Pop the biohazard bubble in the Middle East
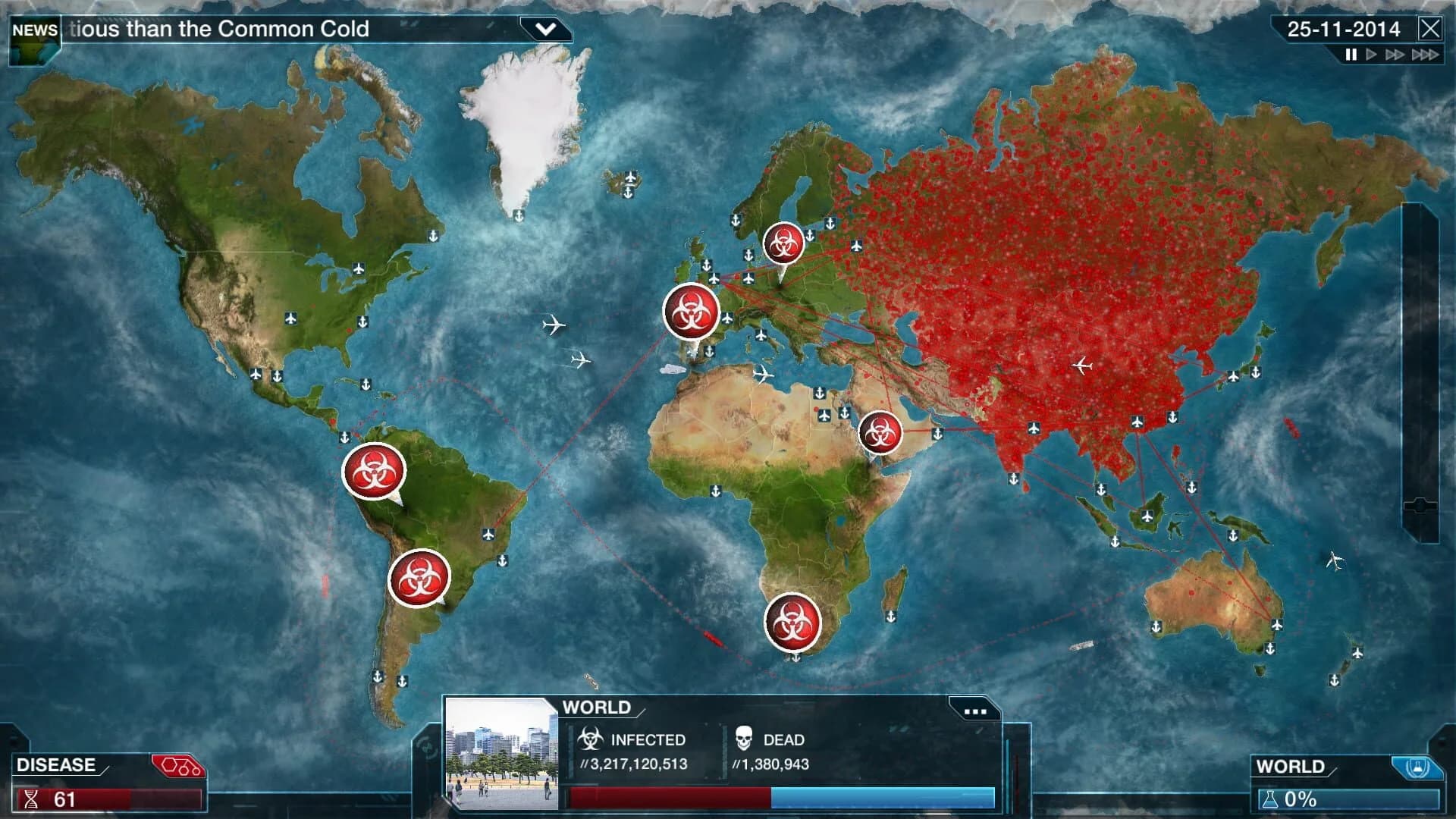 (881, 432)
